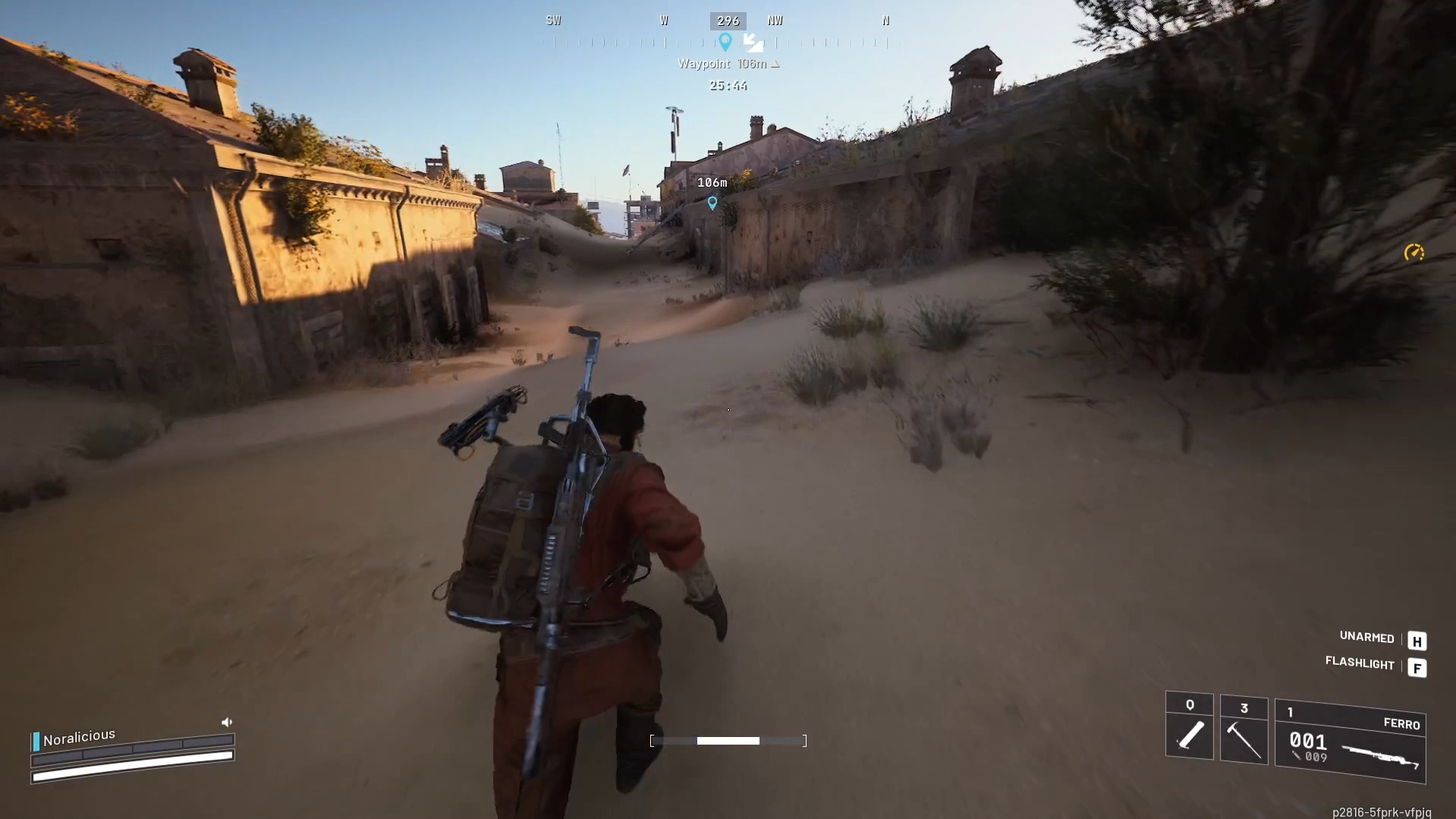Click the Waypoint 106m label under the compass
This screenshot has width=1456, height=819.
pos(726,64)
